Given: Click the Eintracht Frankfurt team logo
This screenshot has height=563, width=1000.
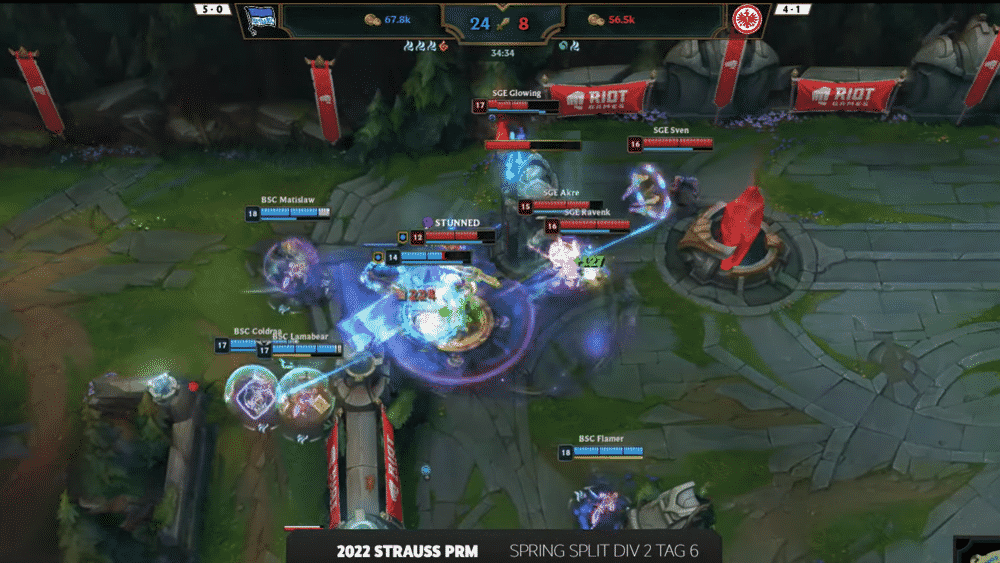Looking at the screenshot, I should coord(745,19).
